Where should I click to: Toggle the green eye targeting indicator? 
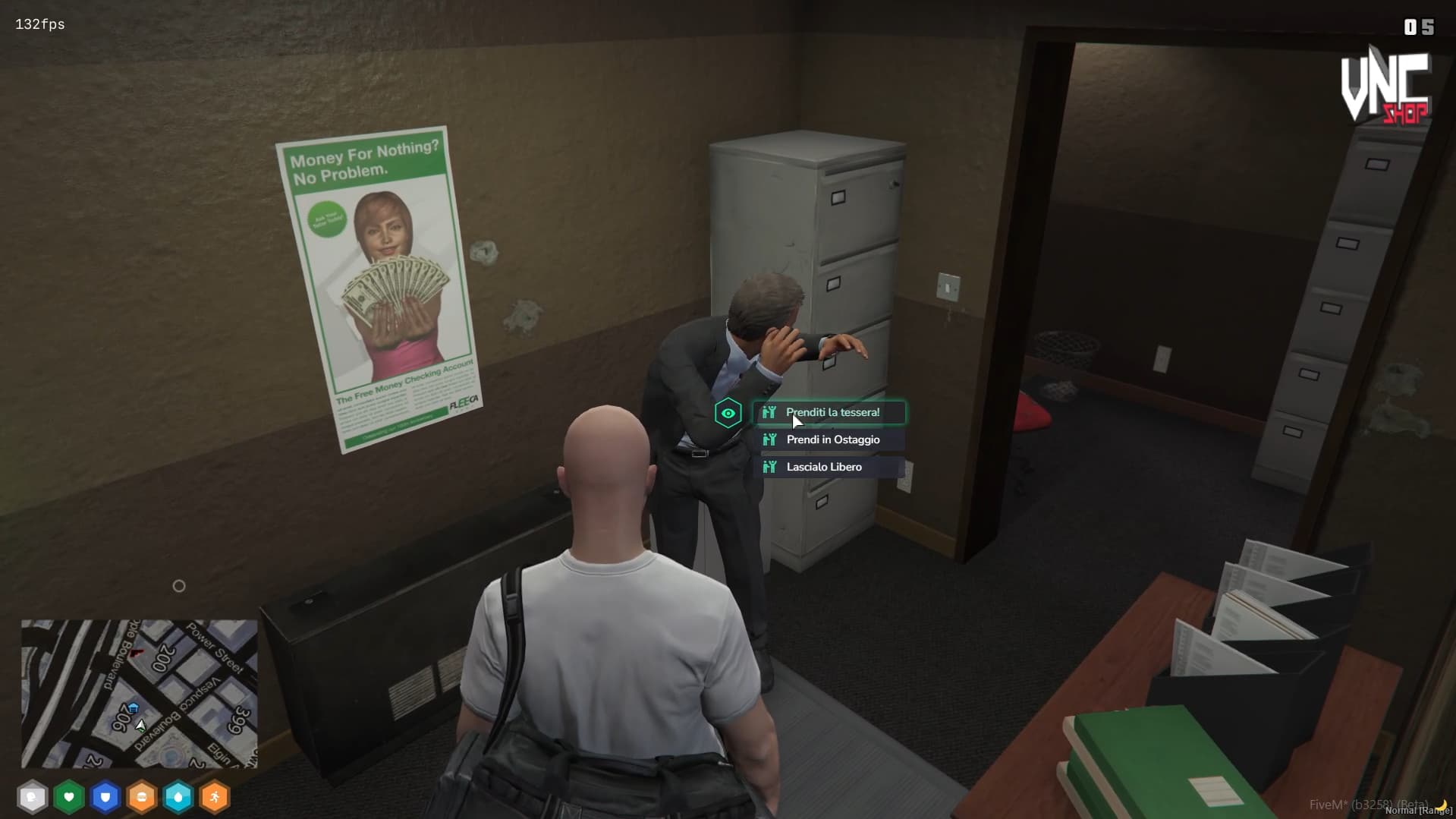click(728, 412)
